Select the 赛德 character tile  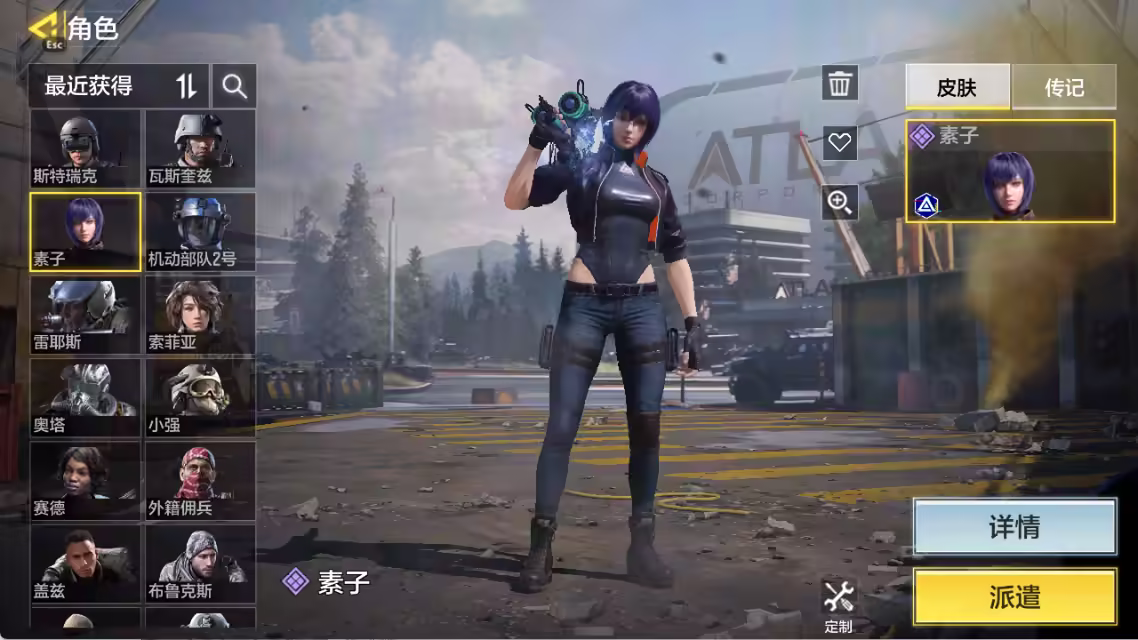point(85,481)
